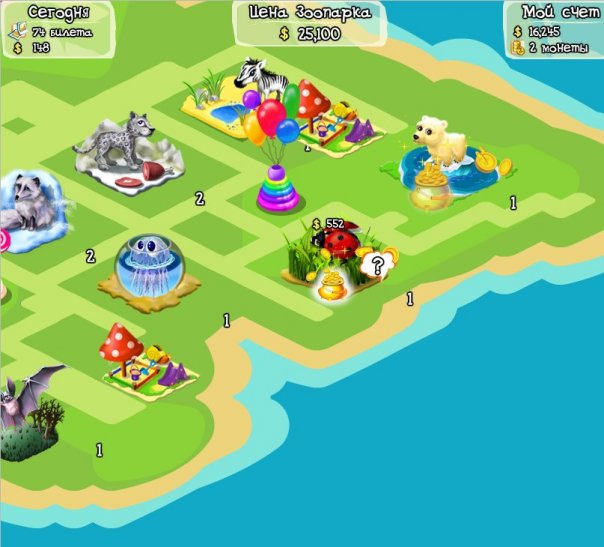Screen dimensions: 604x547
Task: Open the Мой счет account panel
Action: (x=555, y=29)
